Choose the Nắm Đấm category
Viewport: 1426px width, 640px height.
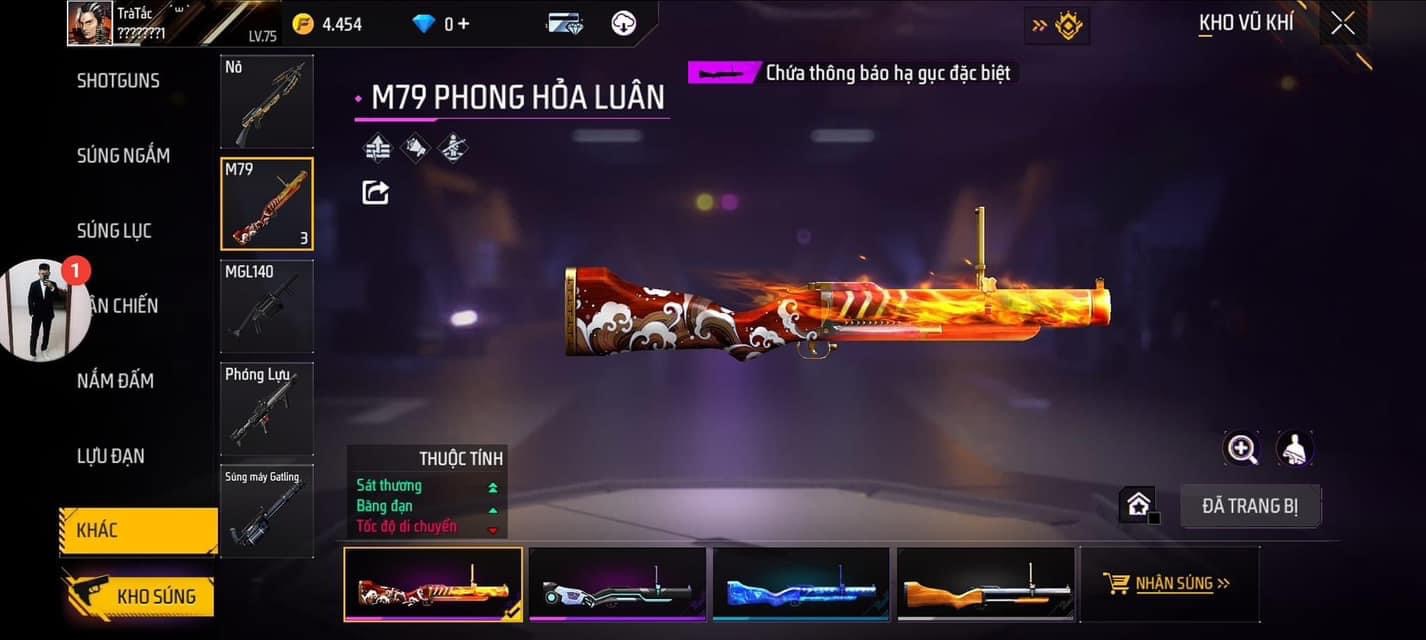point(115,381)
